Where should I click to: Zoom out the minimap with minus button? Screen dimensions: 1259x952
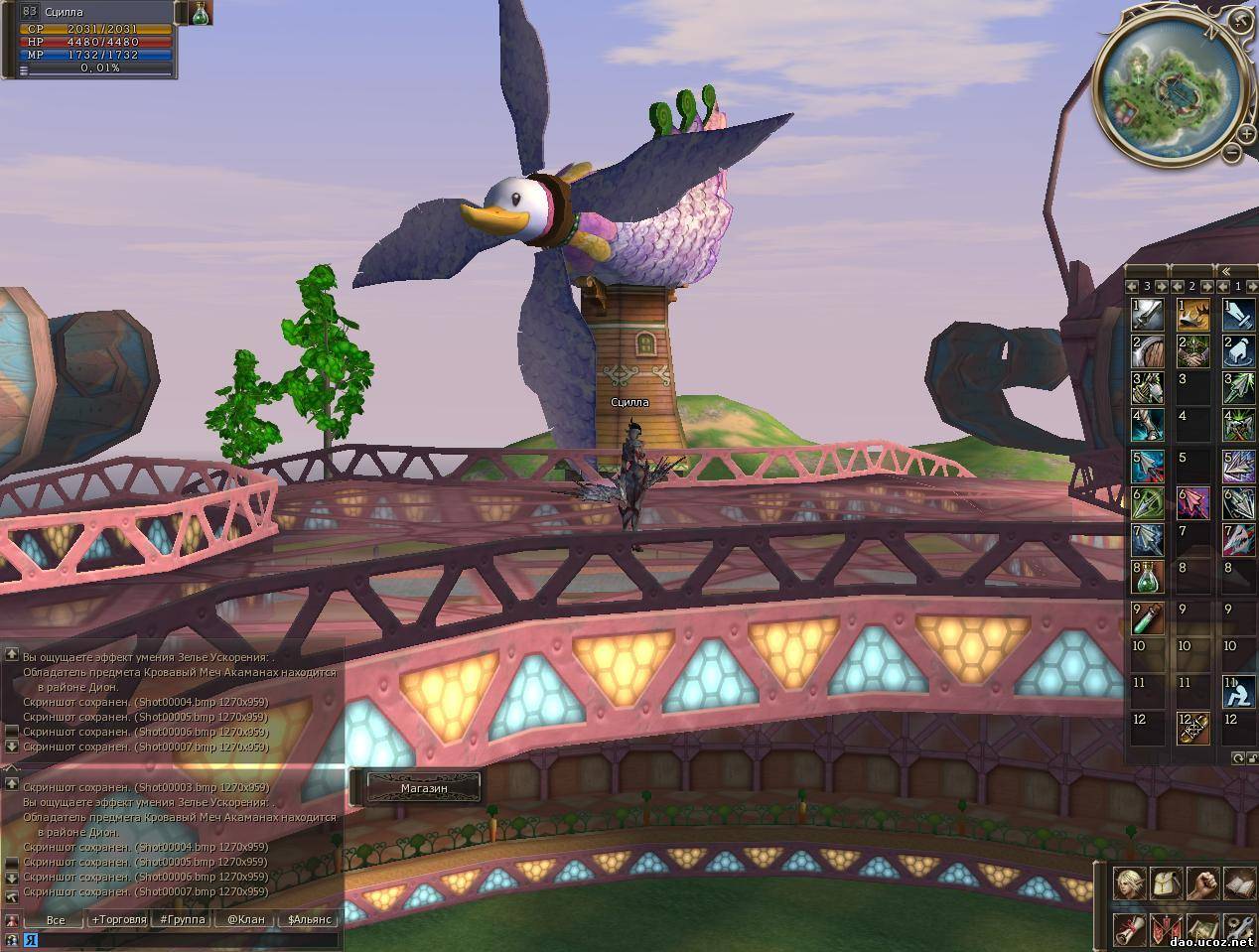1231,153
